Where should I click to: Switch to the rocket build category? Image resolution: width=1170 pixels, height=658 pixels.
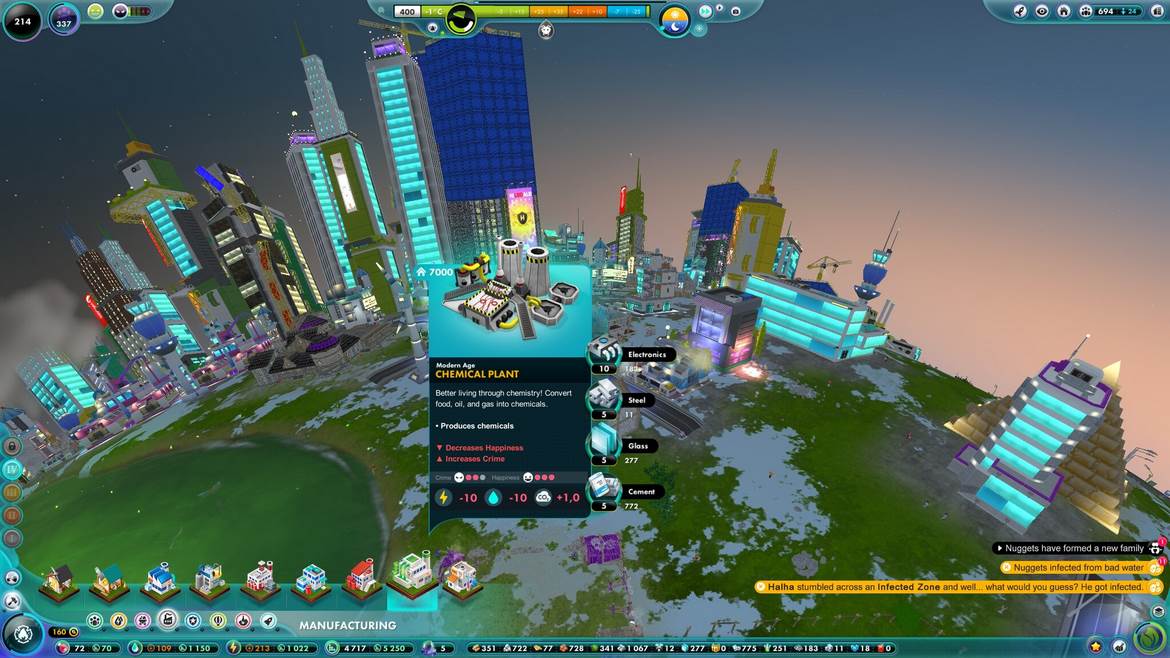(268, 621)
